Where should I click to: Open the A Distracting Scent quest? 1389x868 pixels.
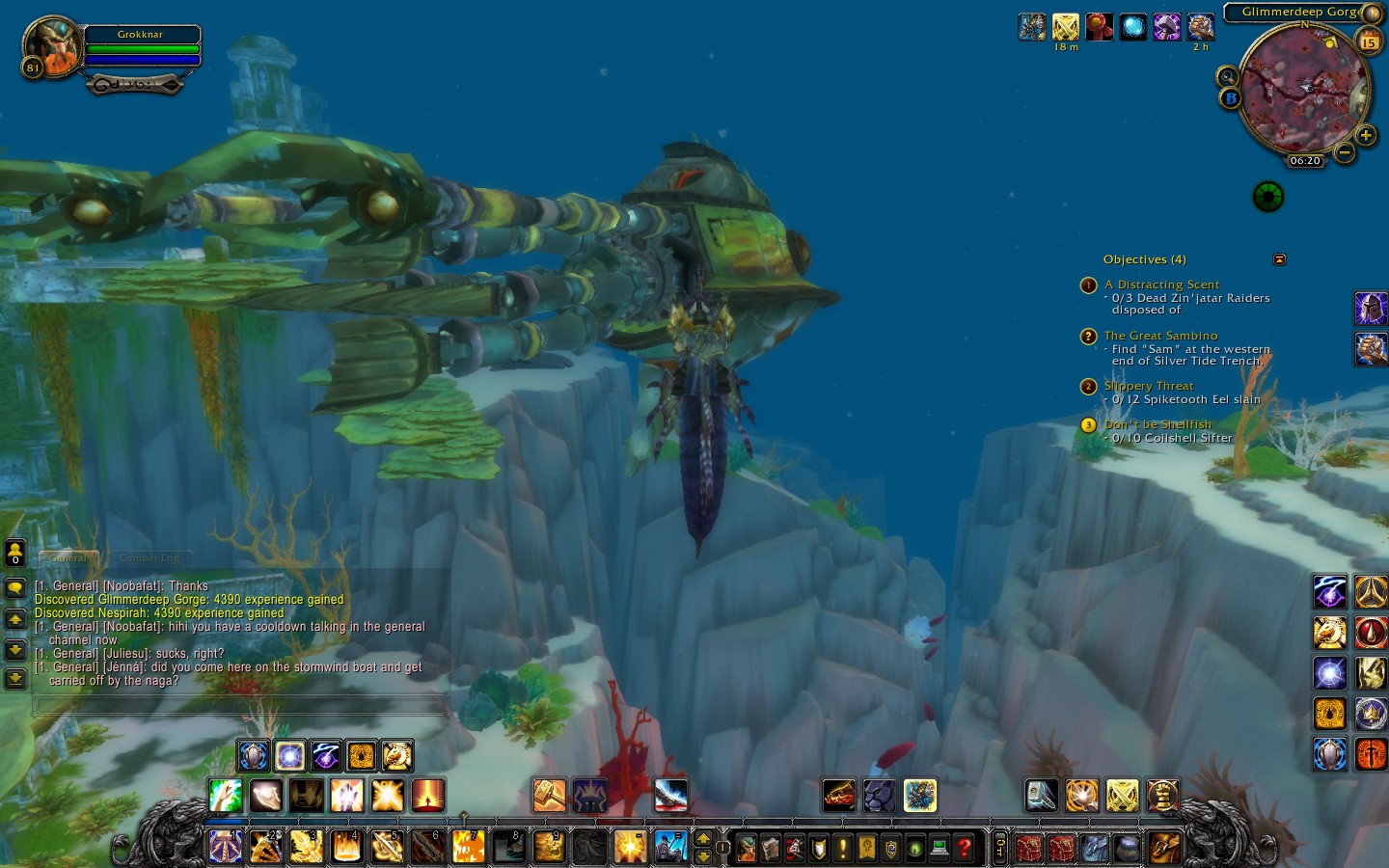point(1161,285)
